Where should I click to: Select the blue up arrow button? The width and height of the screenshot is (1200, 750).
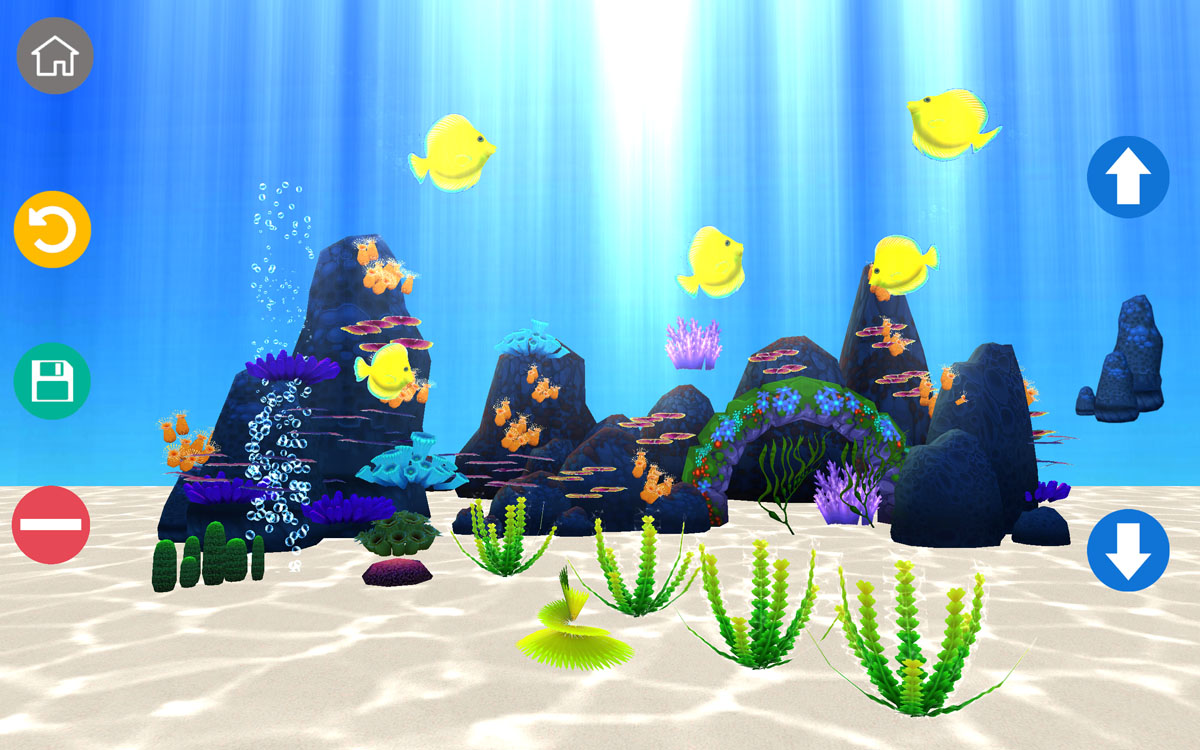pyautogui.click(x=1128, y=177)
